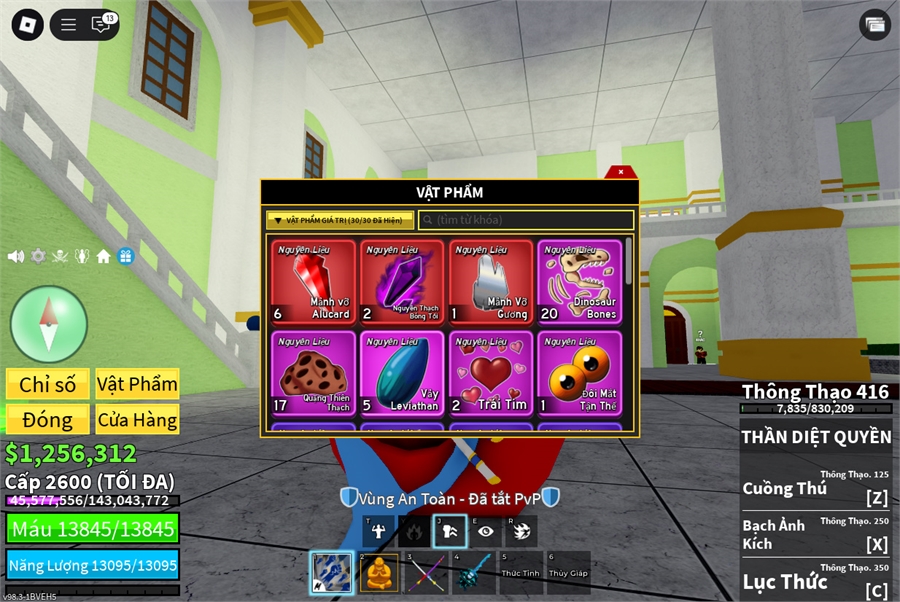Choose the Vảy Leviathan item
Image resolution: width=900 pixels, height=602 pixels.
402,373
